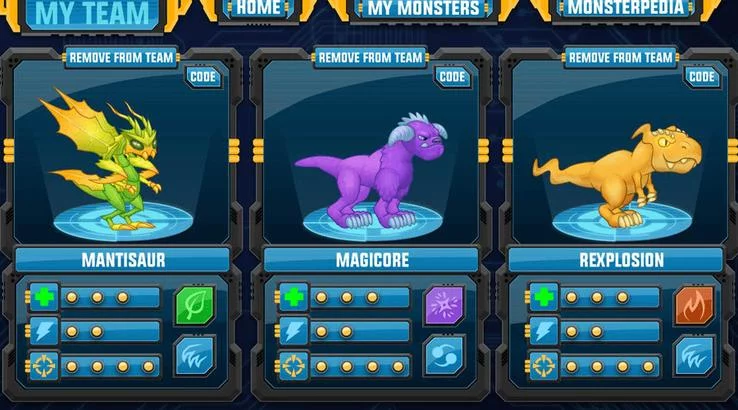
Task: Show the code for Magicore
Action: (x=453, y=76)
